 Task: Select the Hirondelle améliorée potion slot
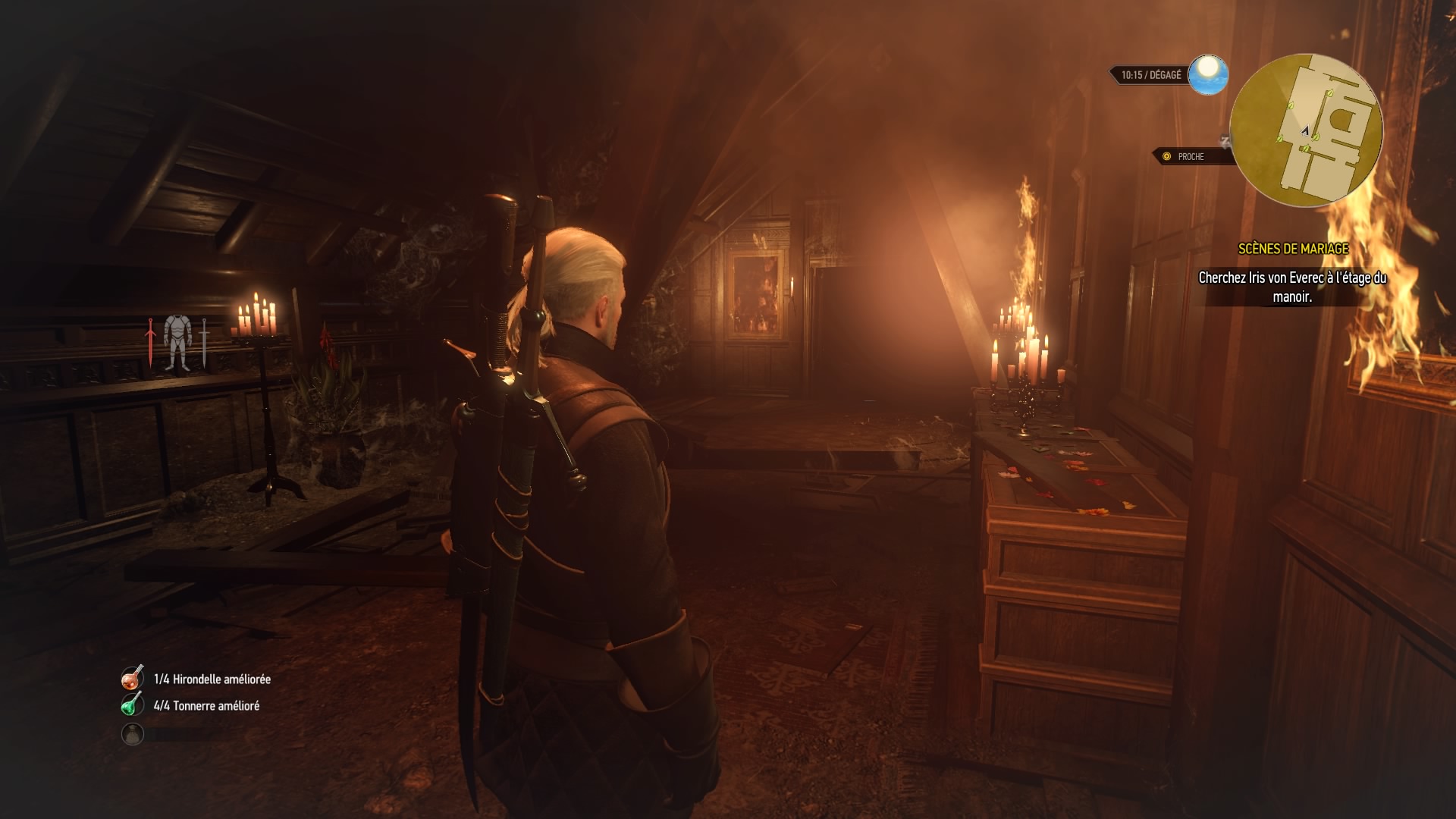pos(133,678)
